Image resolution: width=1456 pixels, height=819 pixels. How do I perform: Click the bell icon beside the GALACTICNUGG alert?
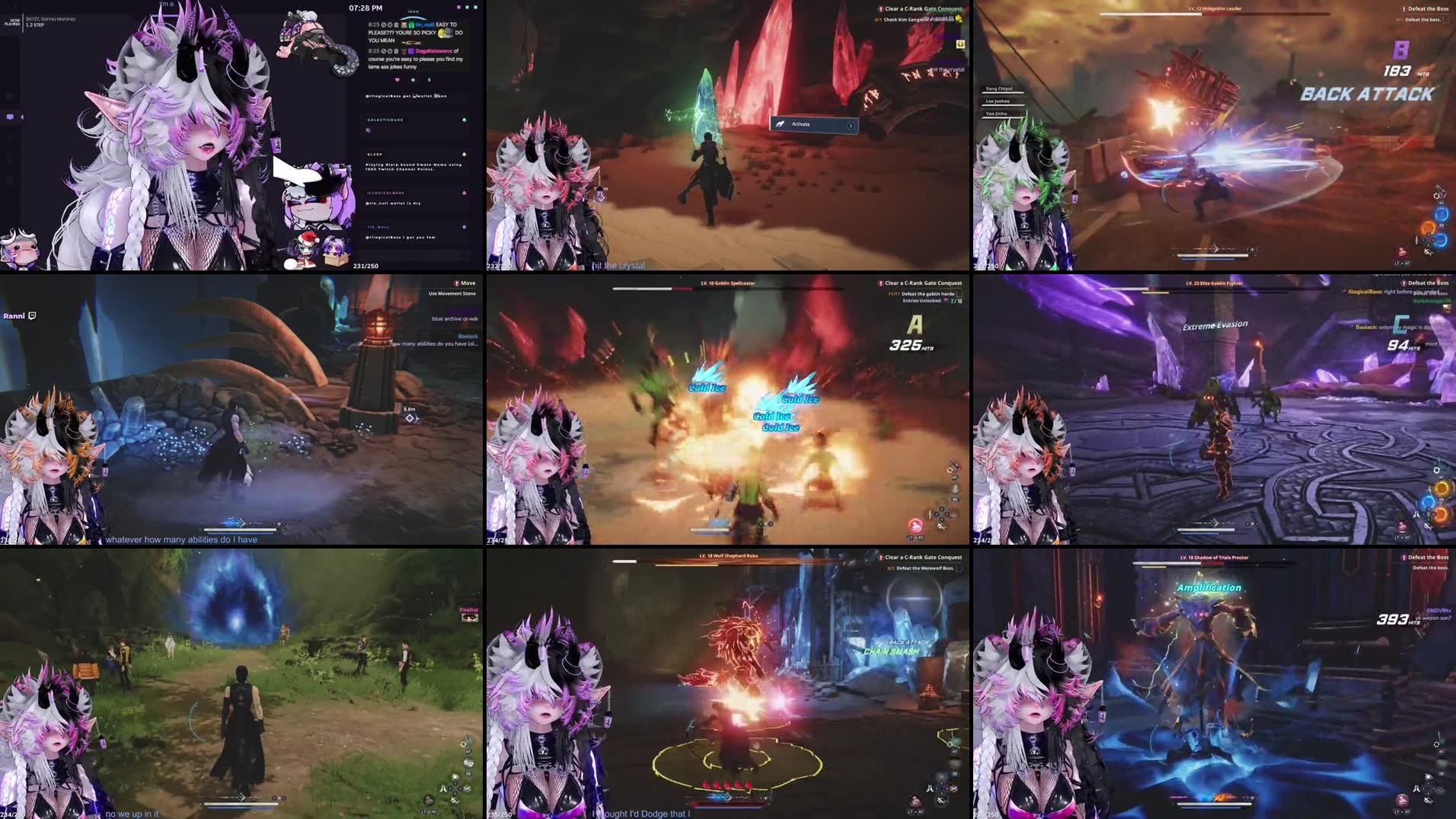465,119
